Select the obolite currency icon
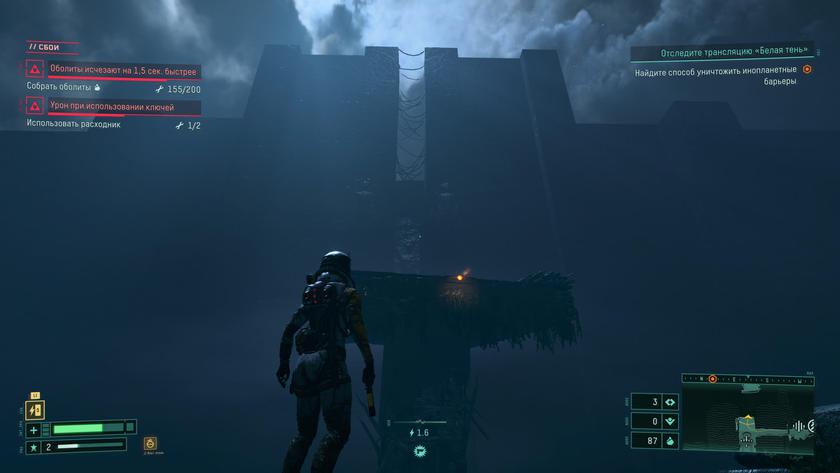Image resolution: width=840 pixels, height=473 pixels. coord(669,440)
